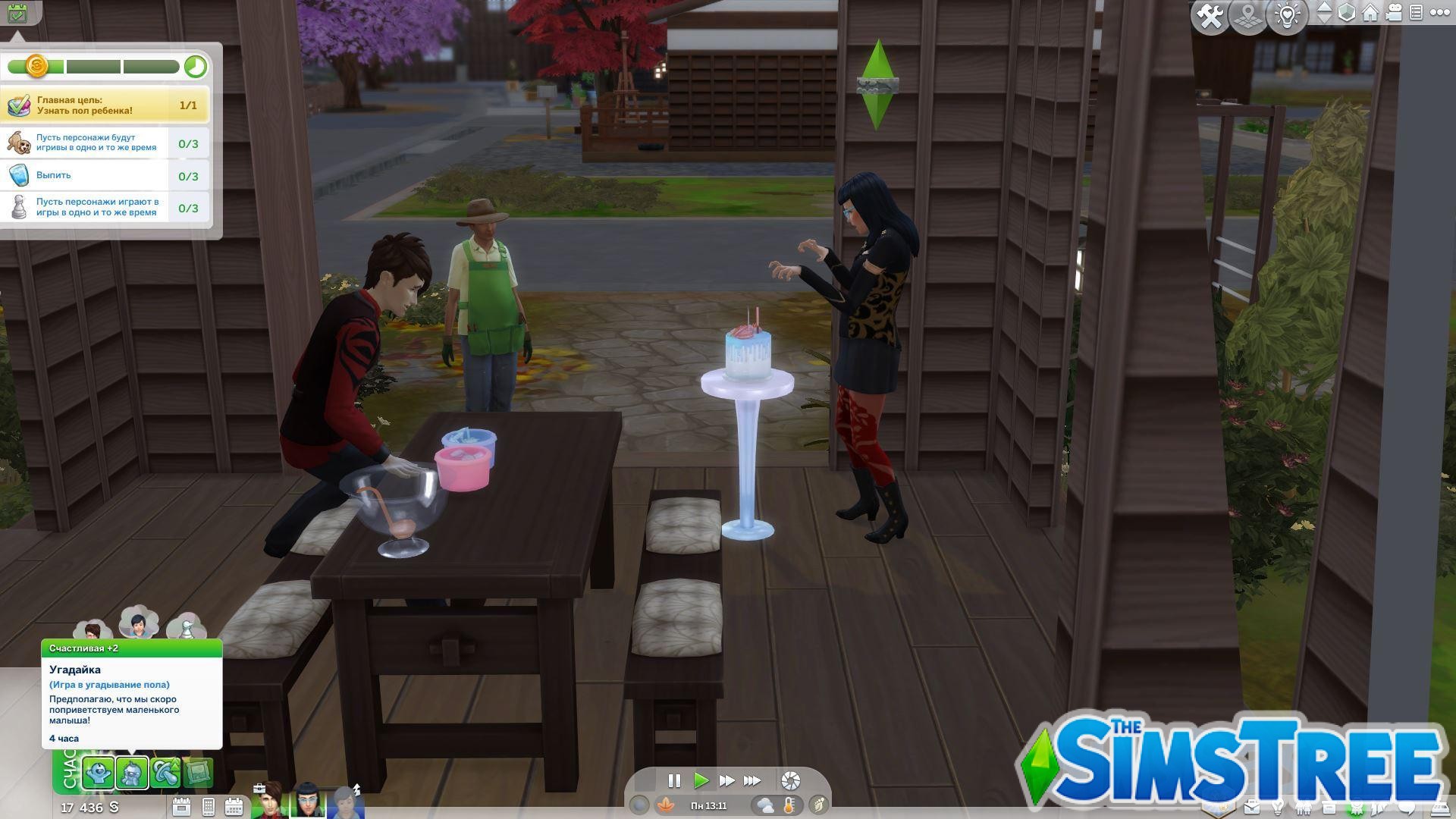Image resolution: width=1456 pixels, height=819 pixels.
Task: Enable ultra speed playback
Action: point(753,780)
